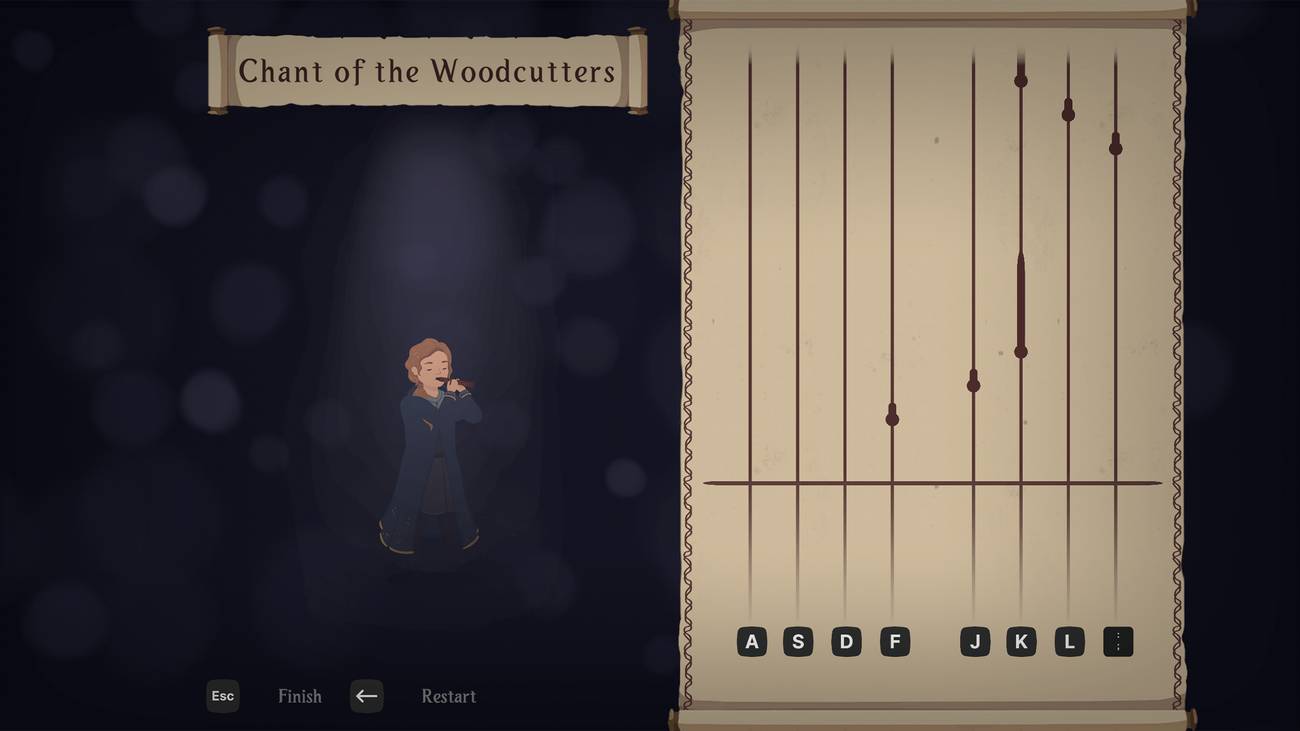1300x731 pixels.
Task: Click the Esc key icon beside Finish
Action: (x=222, y=696)
